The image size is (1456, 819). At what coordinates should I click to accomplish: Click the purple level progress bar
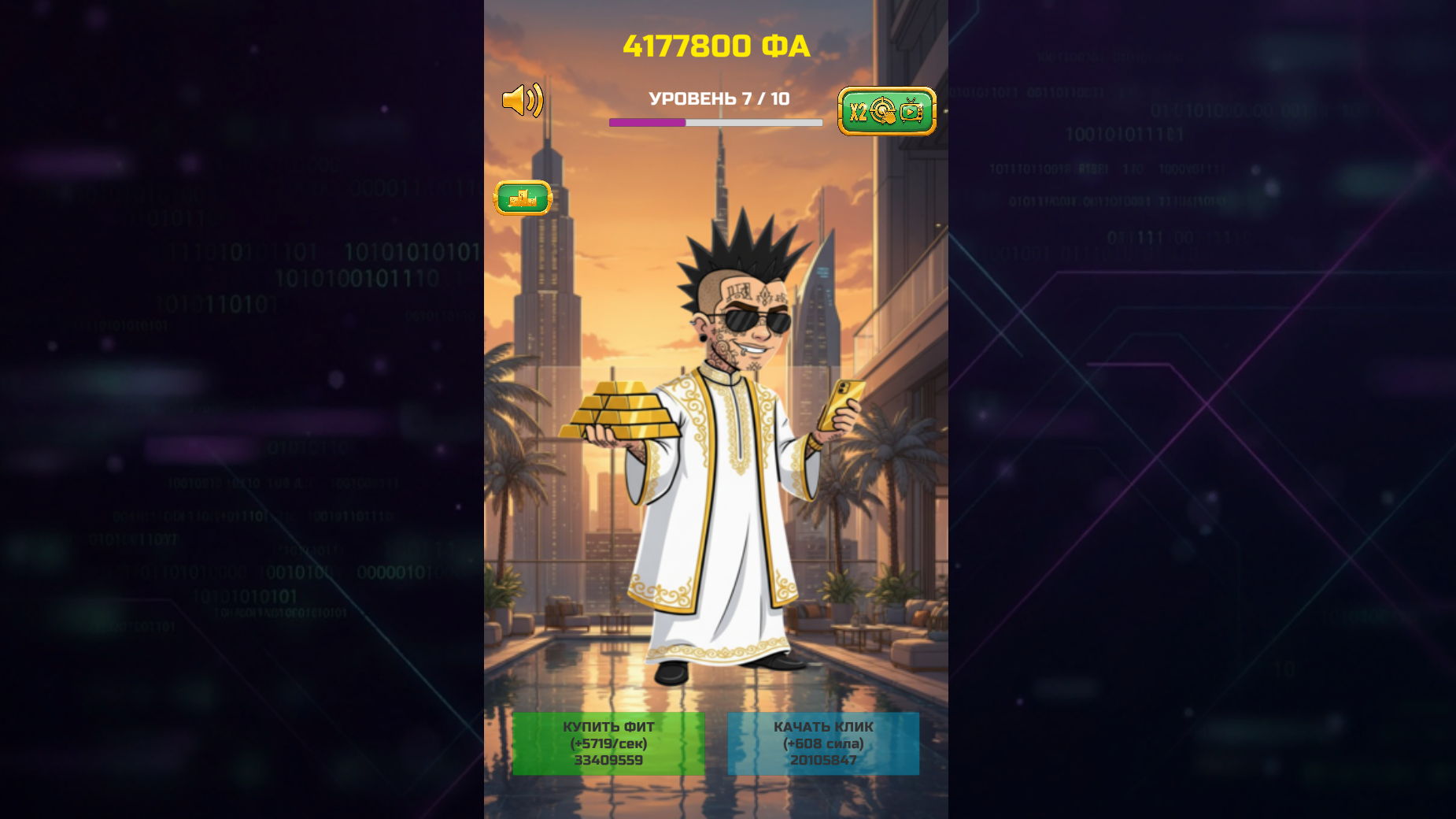pyautogui.click(x=645, y=124)
